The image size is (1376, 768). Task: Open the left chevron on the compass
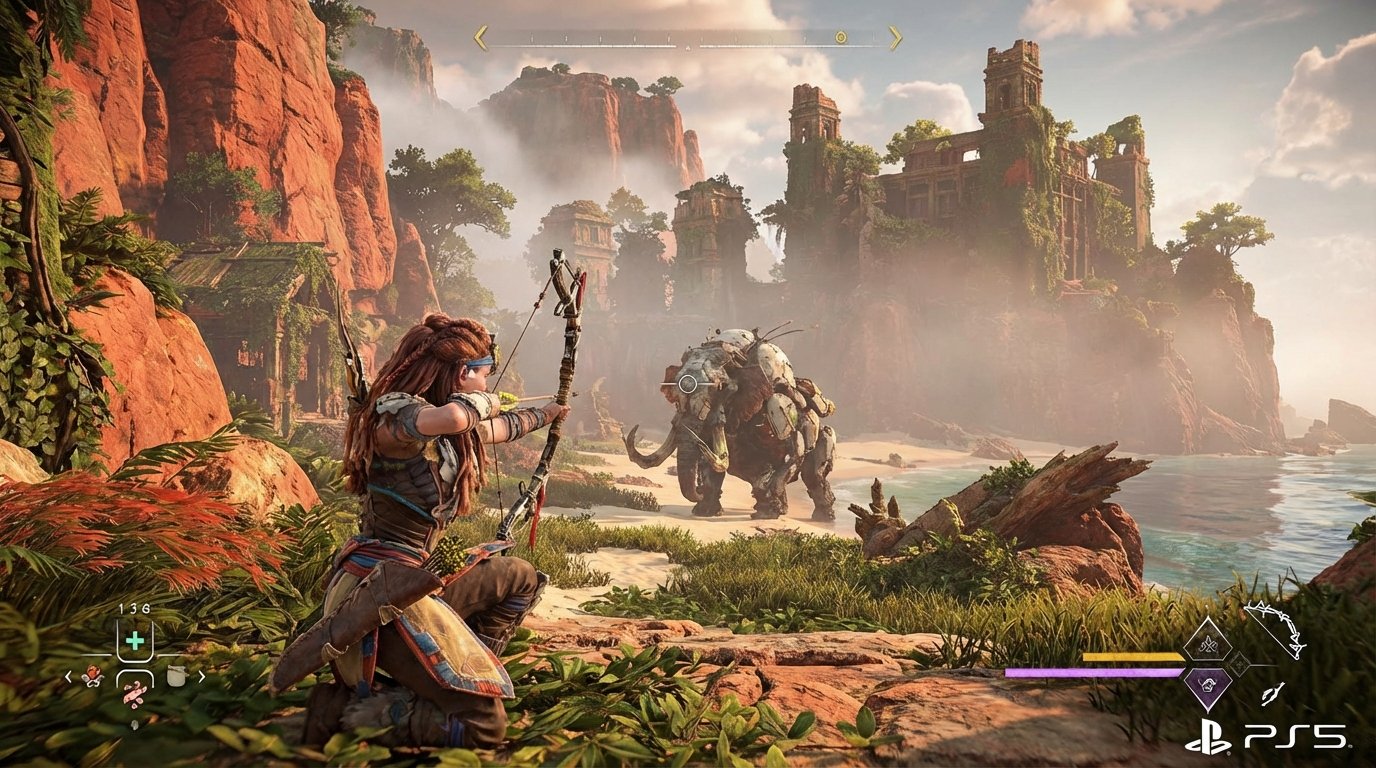(x=479, y=37)
